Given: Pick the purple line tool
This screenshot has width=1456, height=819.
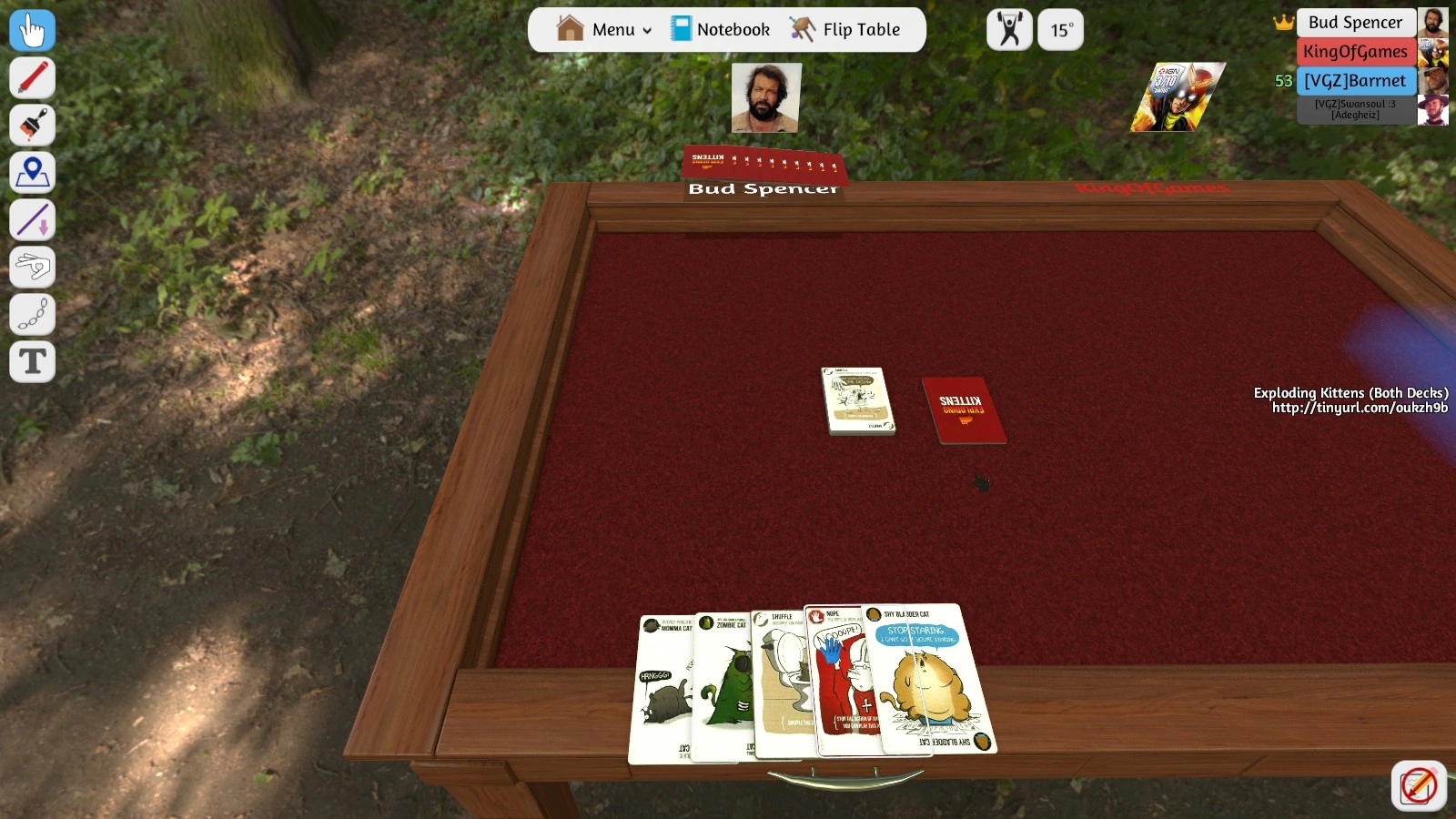Looking at the screenshot, I should tap(32, 220).
